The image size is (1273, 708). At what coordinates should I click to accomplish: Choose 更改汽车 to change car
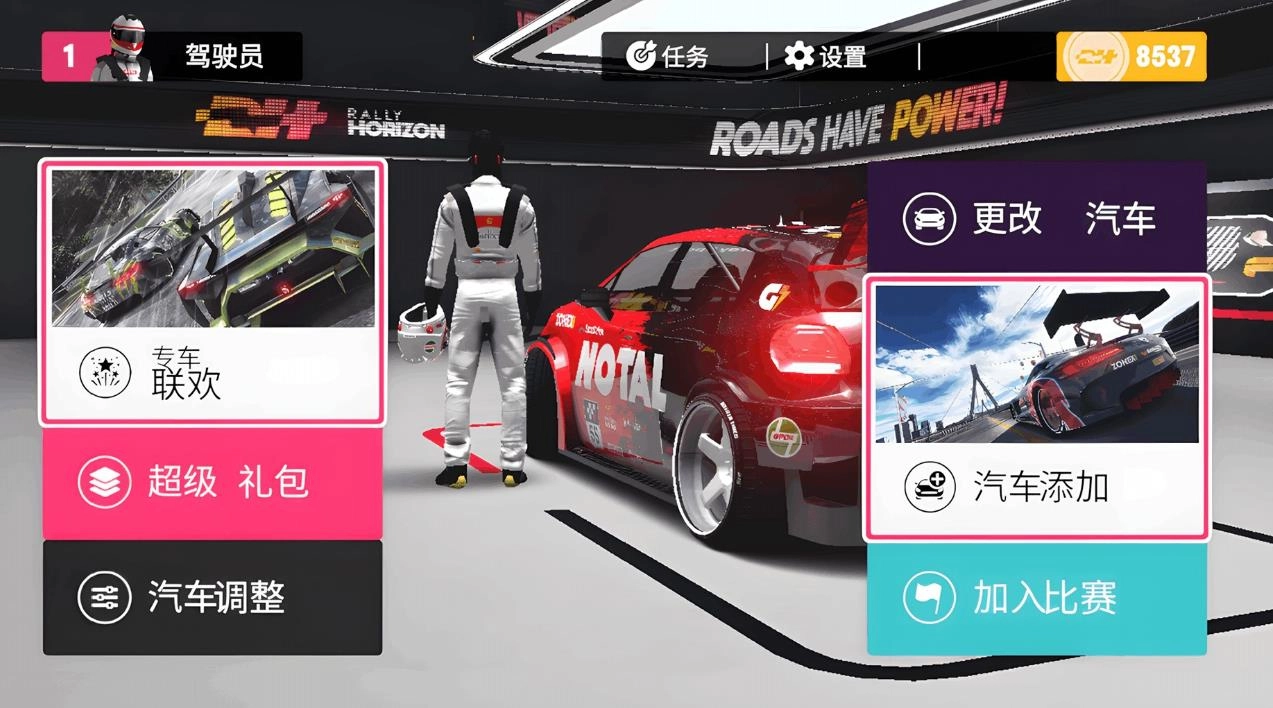click(x=1036, y=218)
